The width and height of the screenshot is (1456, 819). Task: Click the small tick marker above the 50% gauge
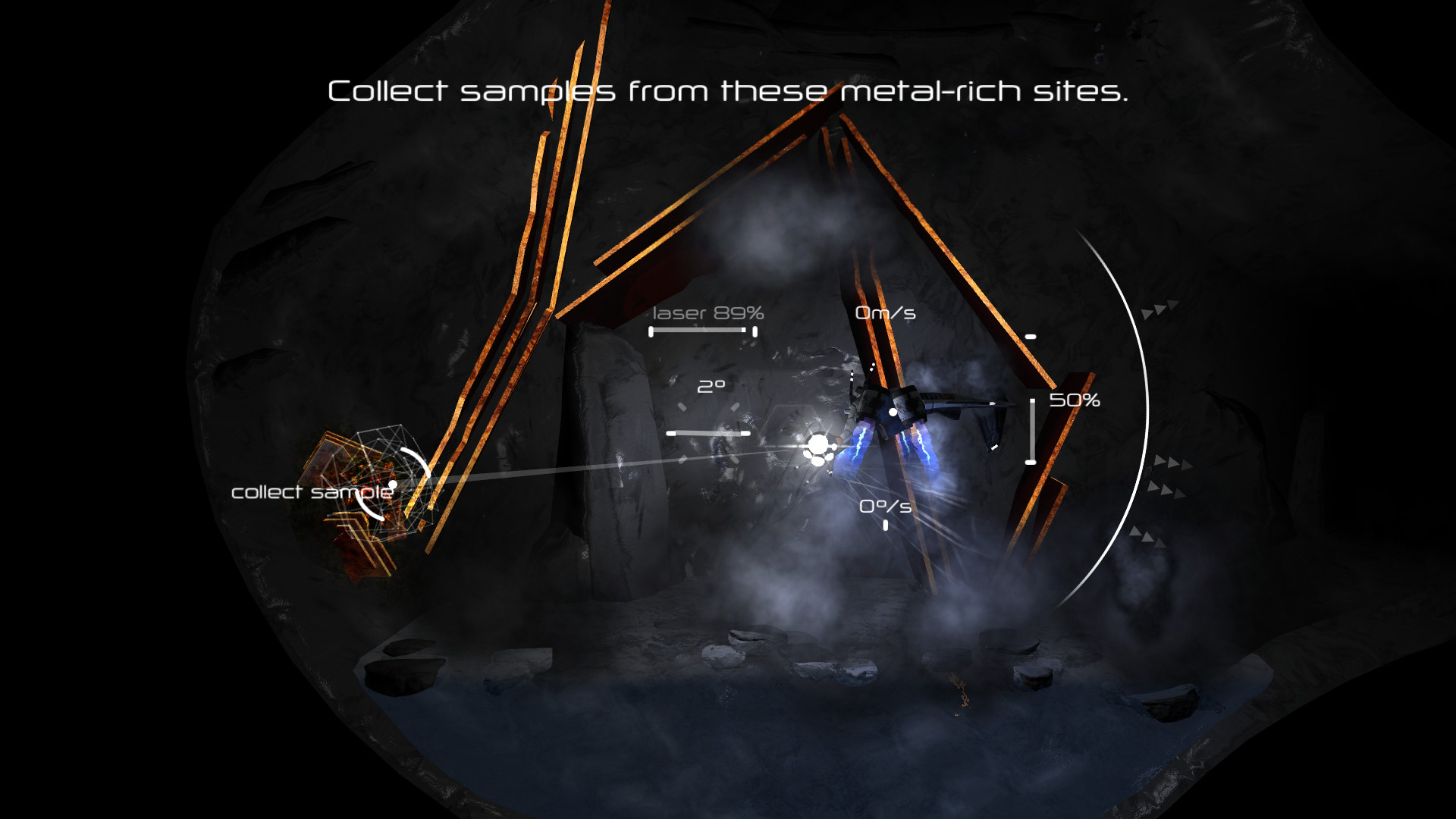pyautogui.click(x=1030, y=334)
